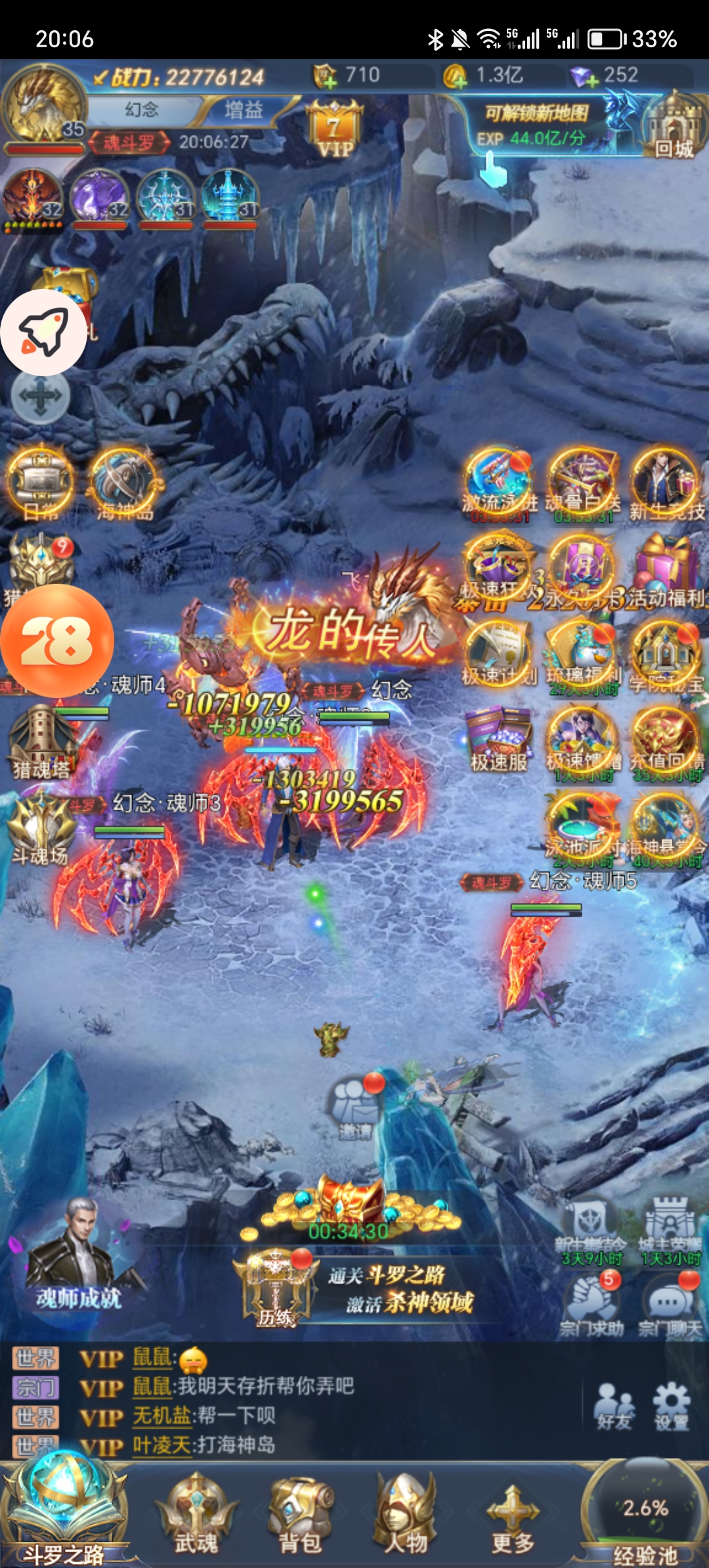This screenshot has height=1568, width=709.
Task: Switch to the 增益 buff tab
Action: coord(244,110)
